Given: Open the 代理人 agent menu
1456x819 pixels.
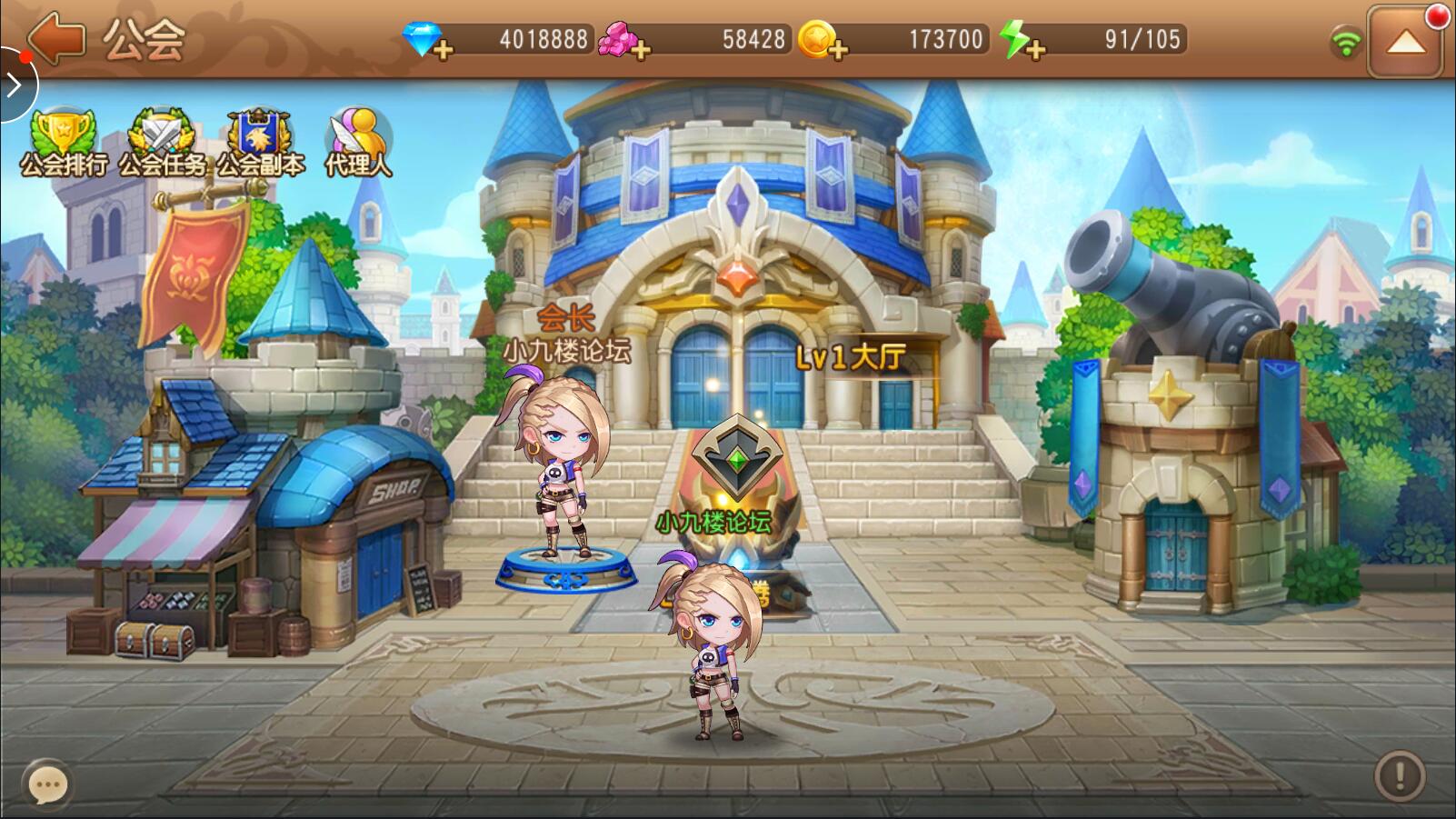Looking at the screenshot, I should click(358, 143).
